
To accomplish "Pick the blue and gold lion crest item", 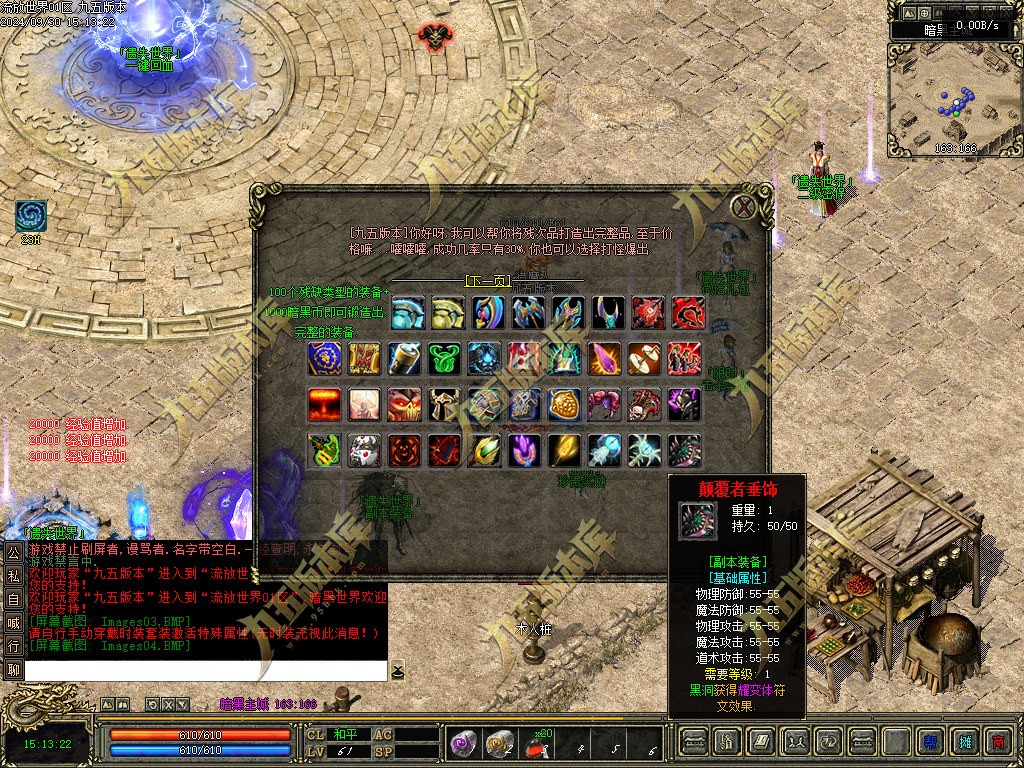I will tap(324, 358).
